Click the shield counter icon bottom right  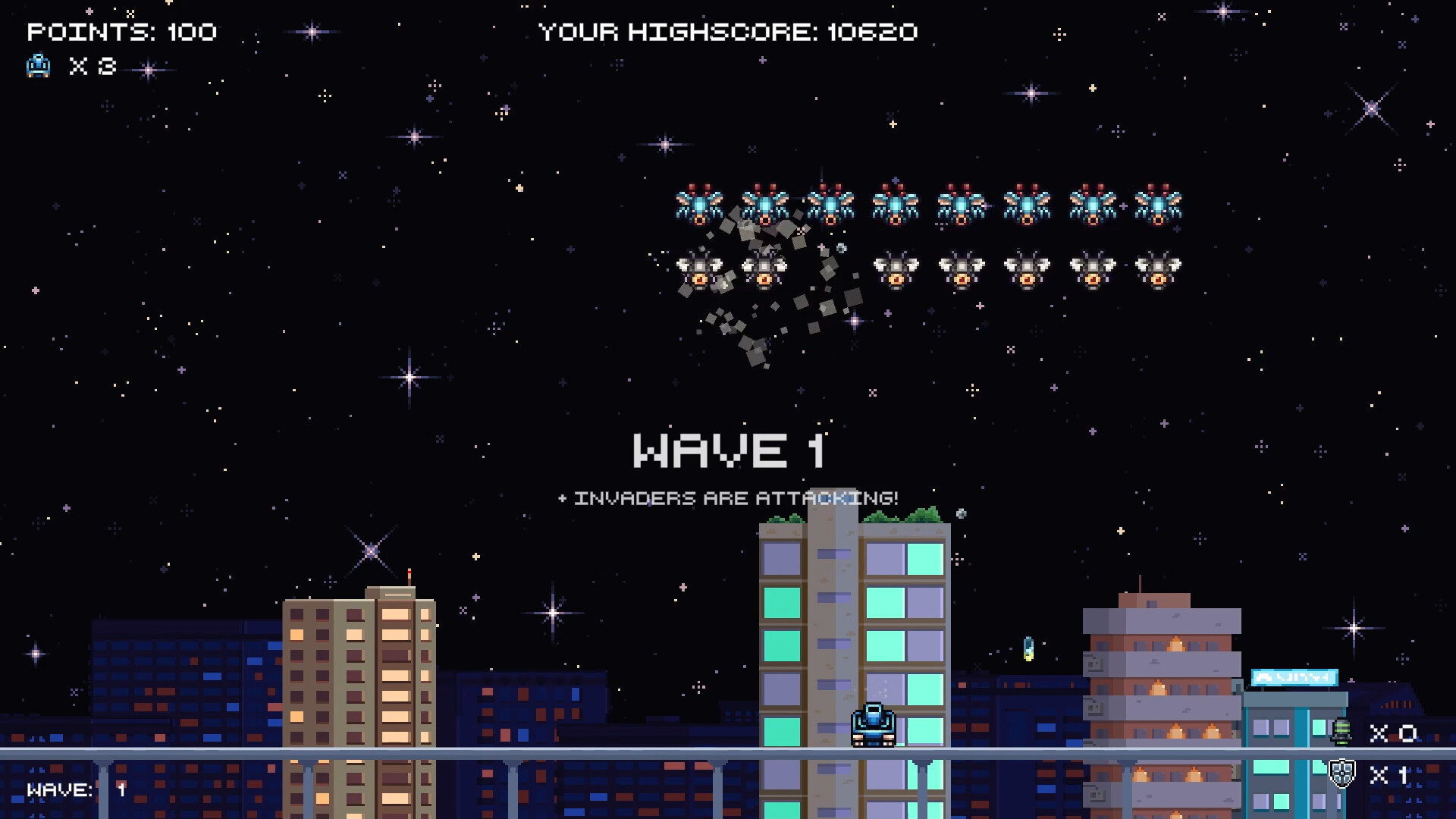point(1342,773)
